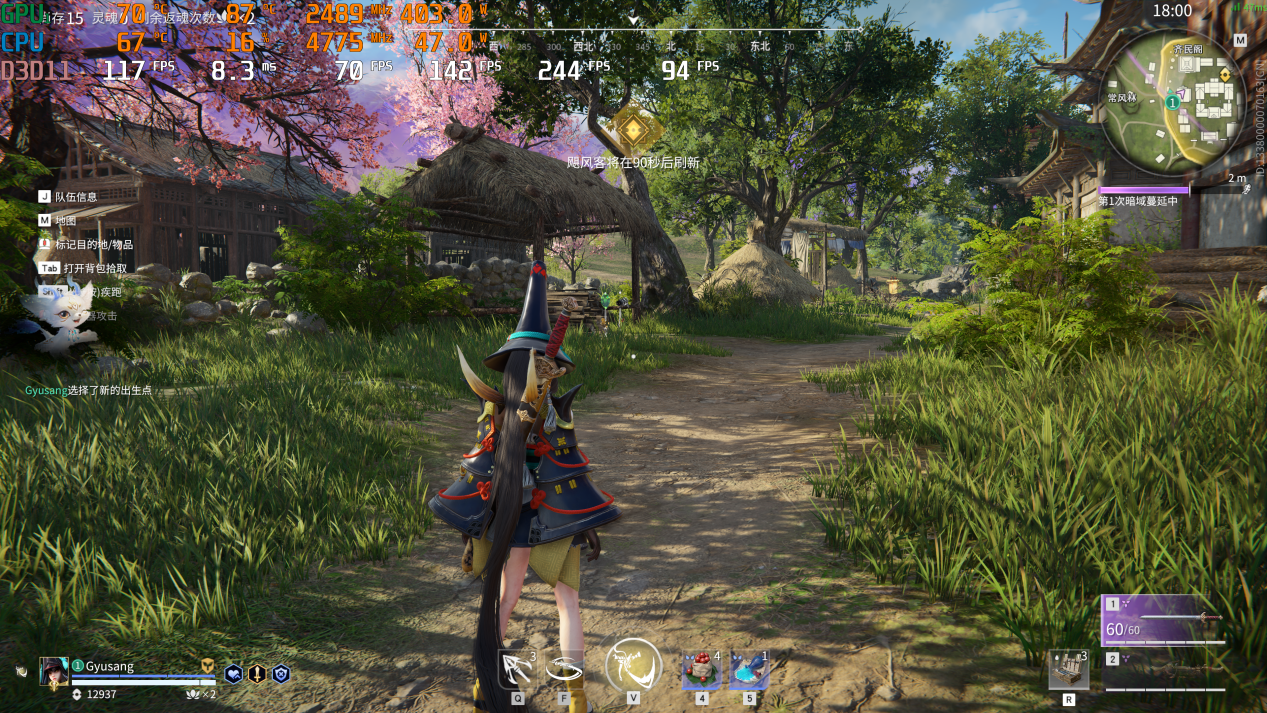Open the circular minimap
1267x713 pixels.
point(1174,100)
